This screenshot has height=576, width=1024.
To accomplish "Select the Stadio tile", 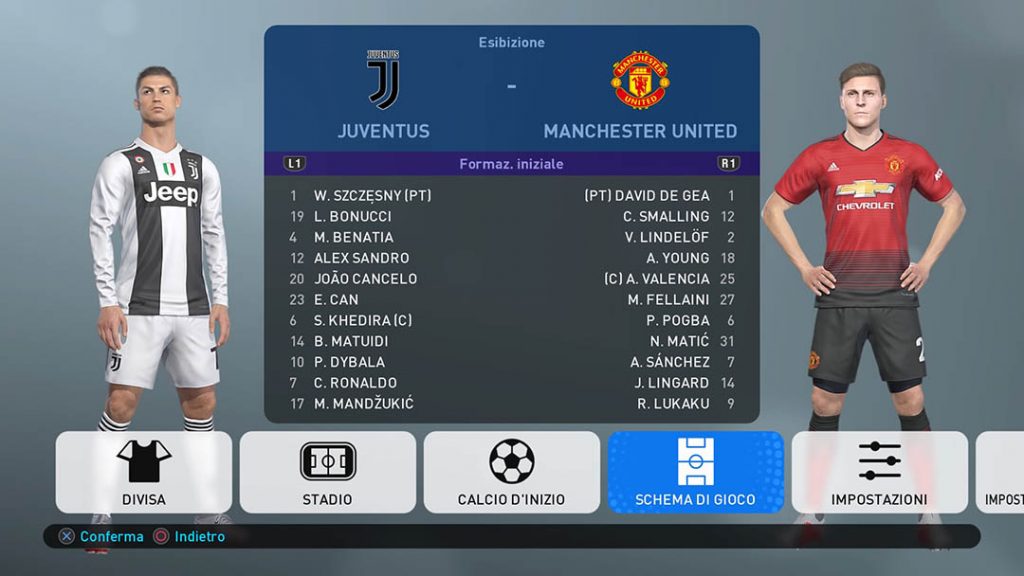I will (328, 472).
